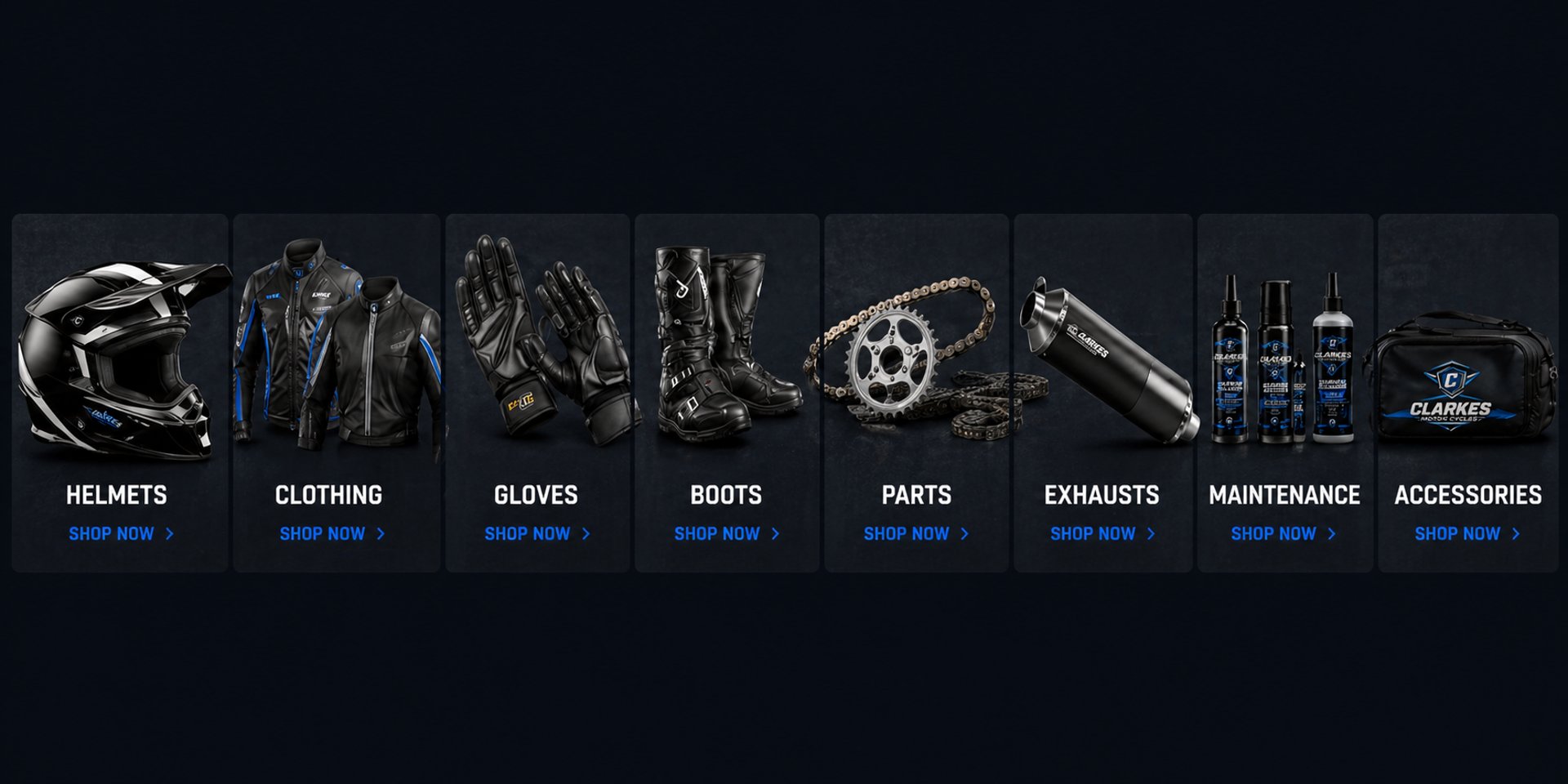This screenshot has height=784, width=1568.
Task: Go to Exhausts via Shop Now
Action: (1102, 534)
